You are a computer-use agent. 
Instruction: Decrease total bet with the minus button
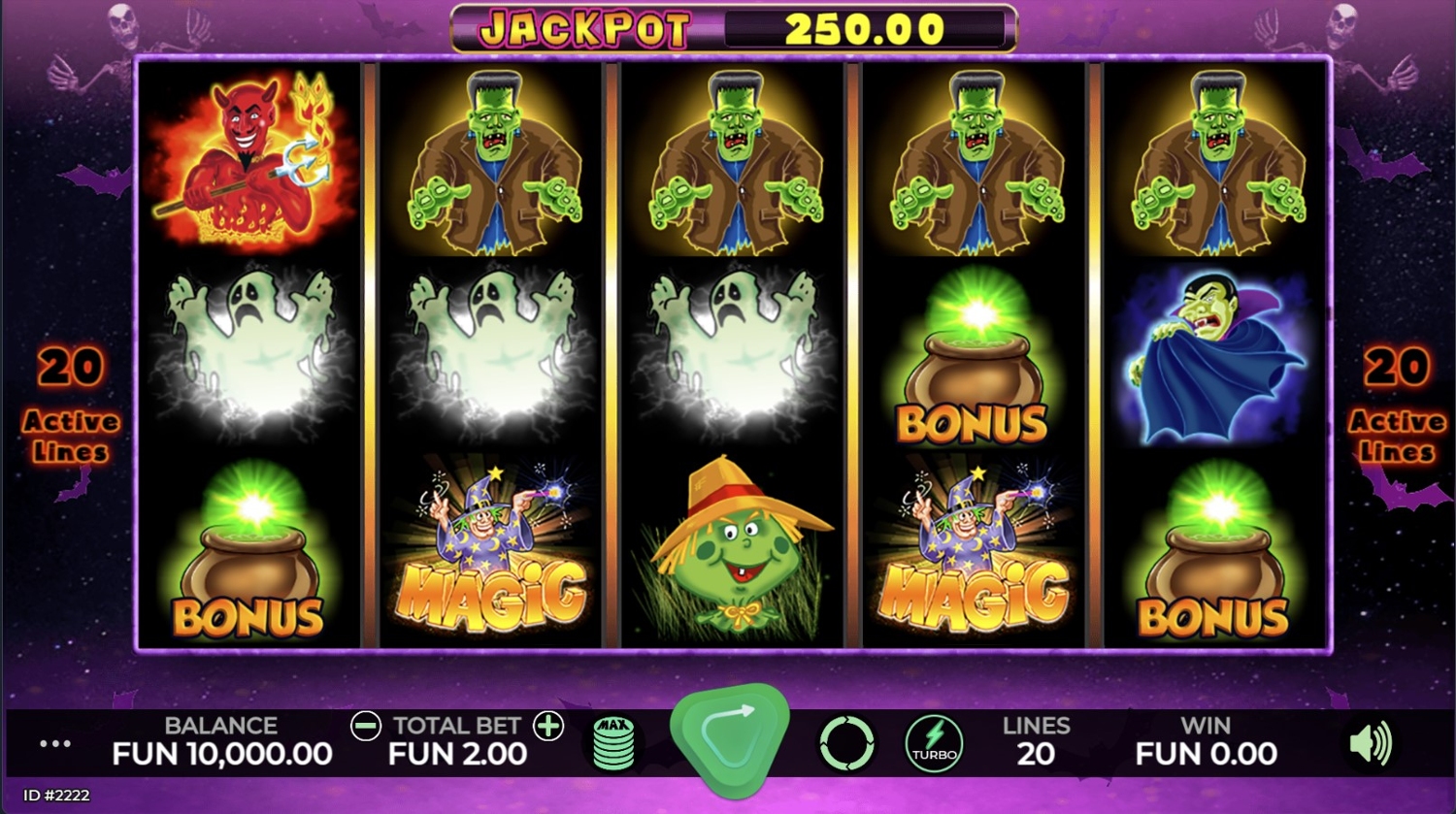click(366, 726)
